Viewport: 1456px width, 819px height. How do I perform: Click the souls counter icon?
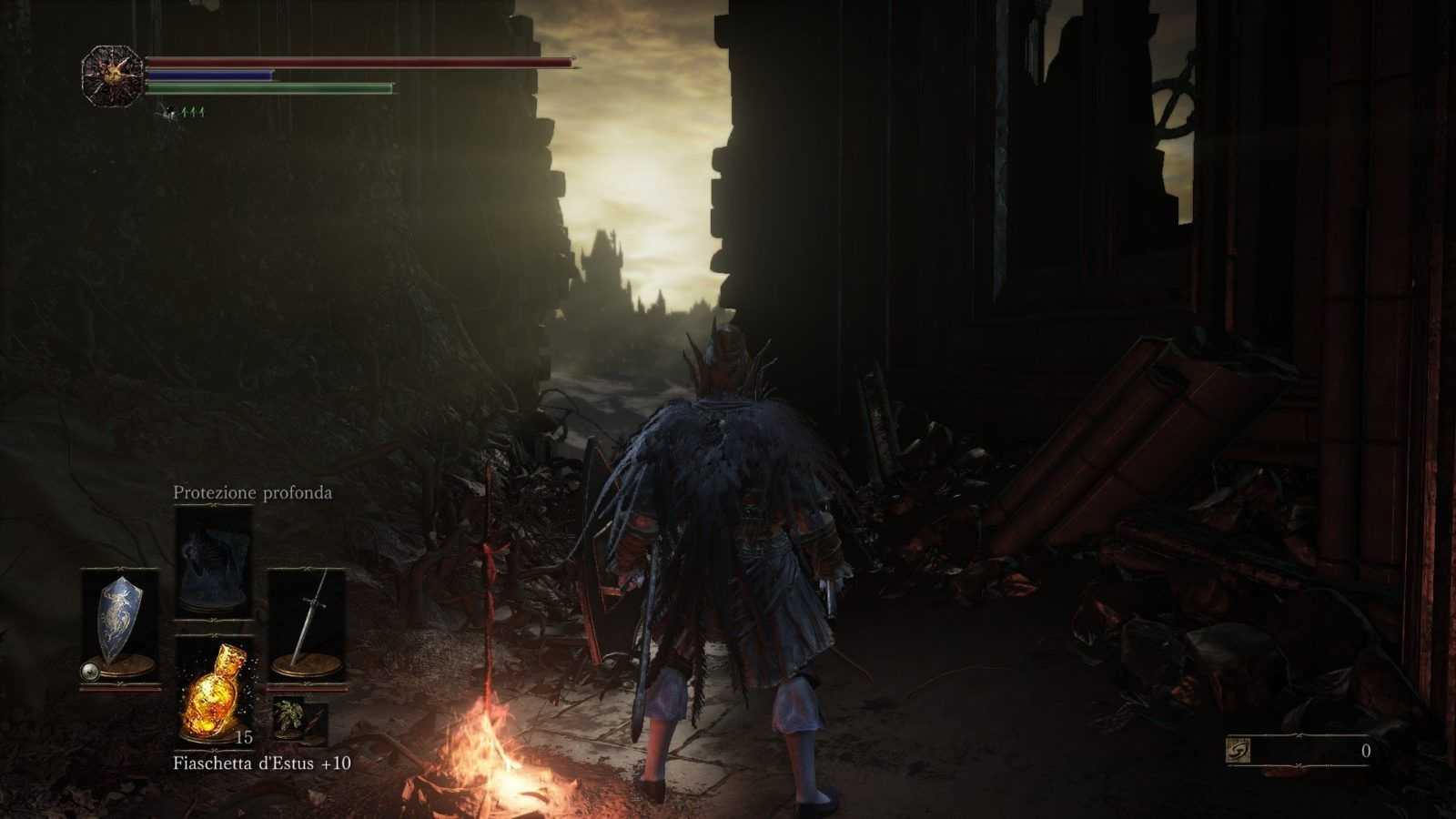[x=1239, y=751]
